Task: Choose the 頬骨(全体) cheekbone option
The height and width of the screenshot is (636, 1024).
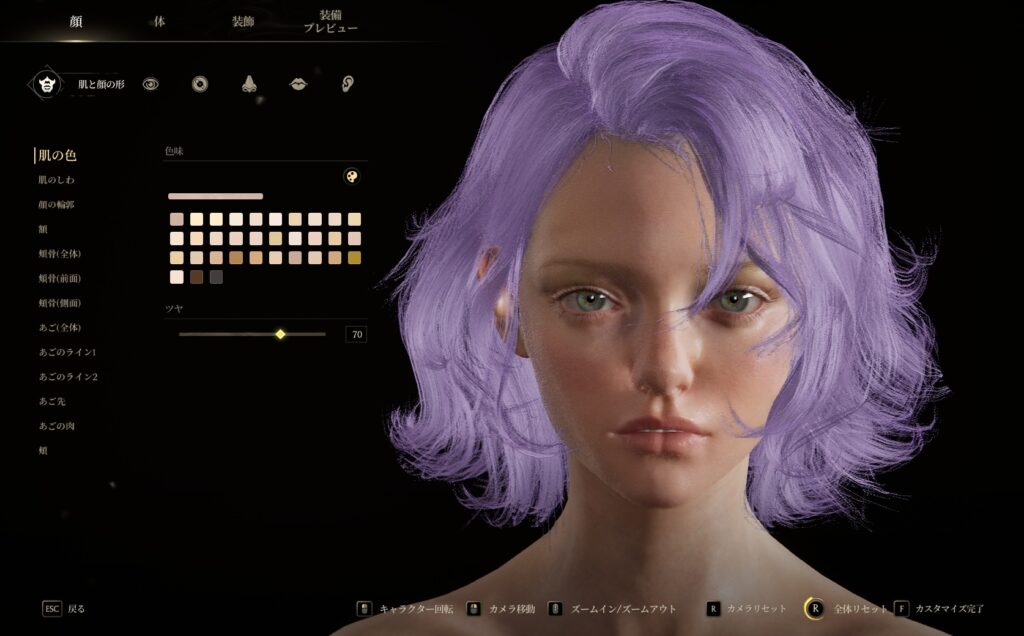Action: (59, 254)
